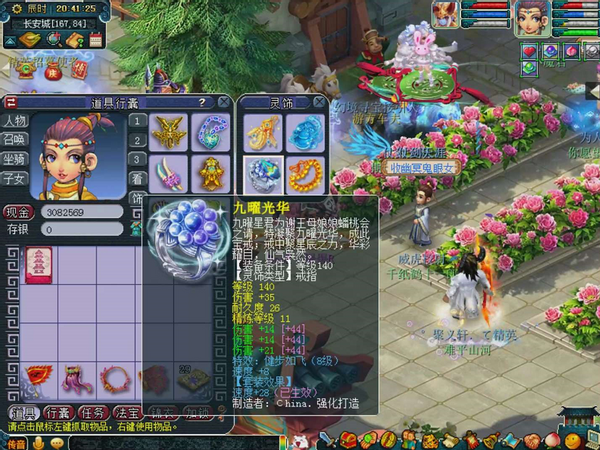Open the 法宝 treasure tab
Image resolution: width=600 pixels, height=450 pixels.
(x=128, y=412)
